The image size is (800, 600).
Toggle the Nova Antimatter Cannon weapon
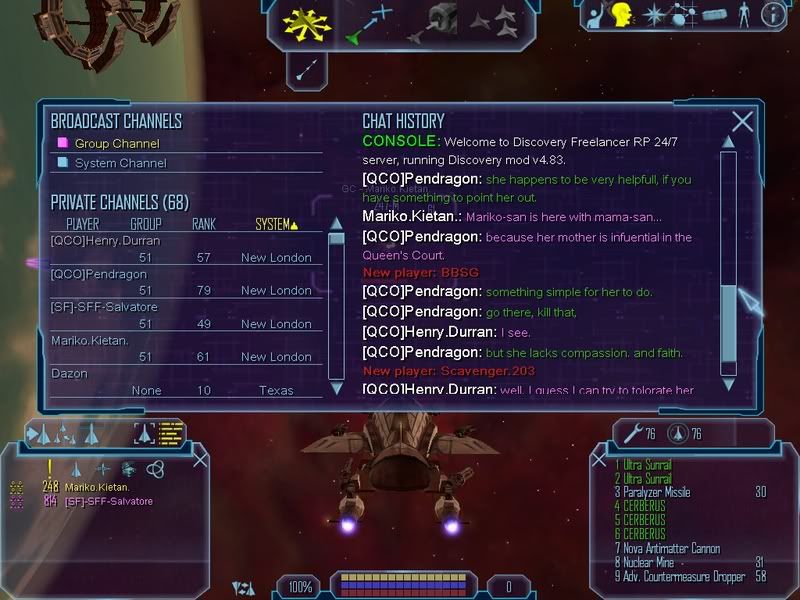(667, 548)
